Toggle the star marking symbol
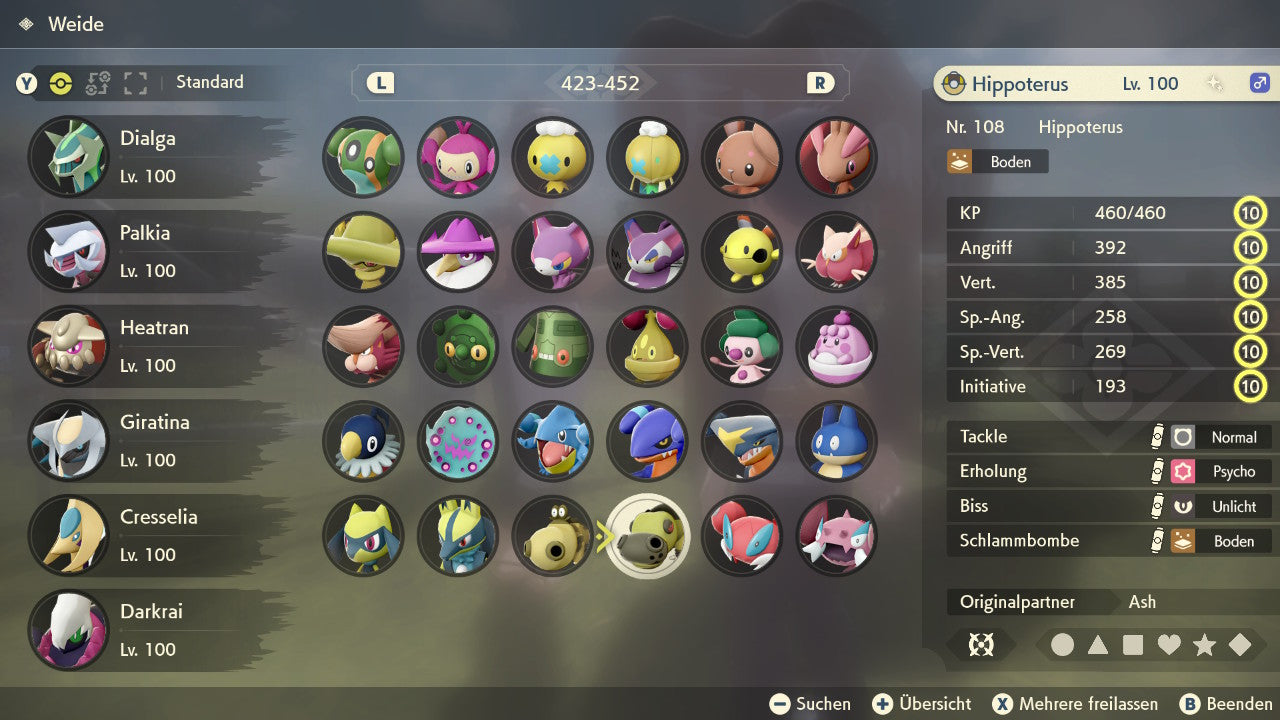Screen dimensions: 1280x720 (x=1204, y=645)
